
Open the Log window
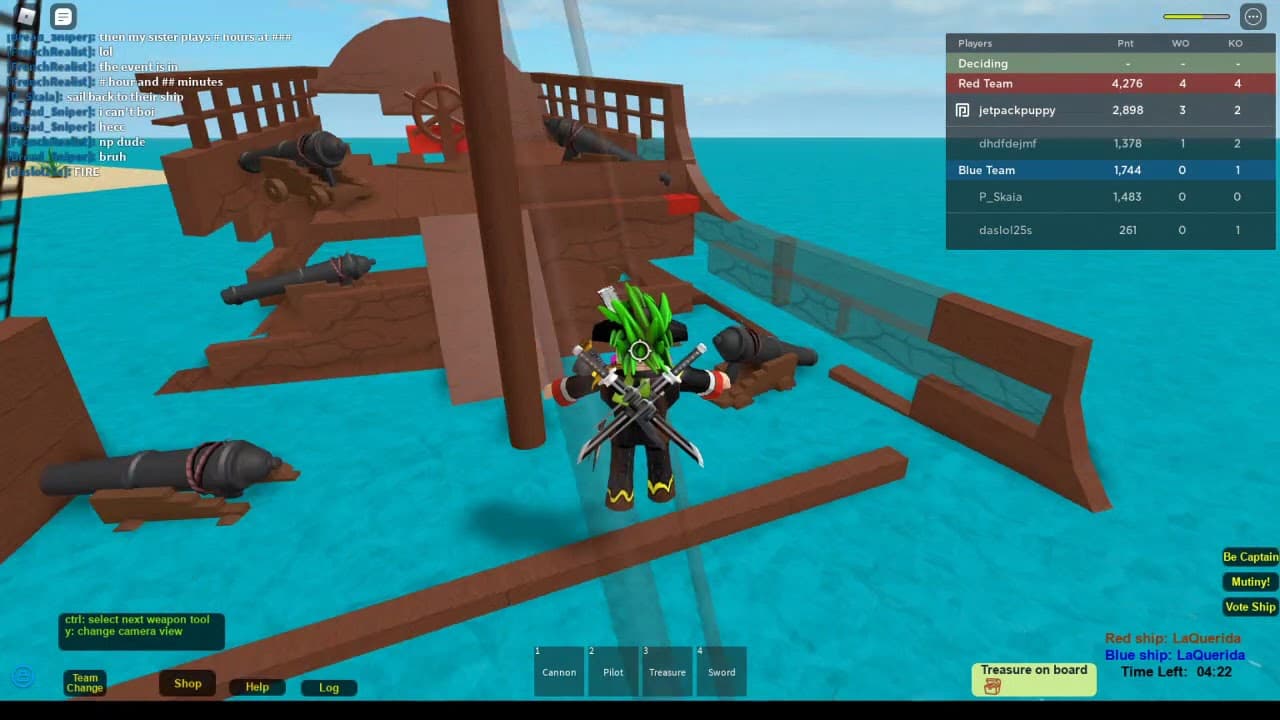click(329, 688)
